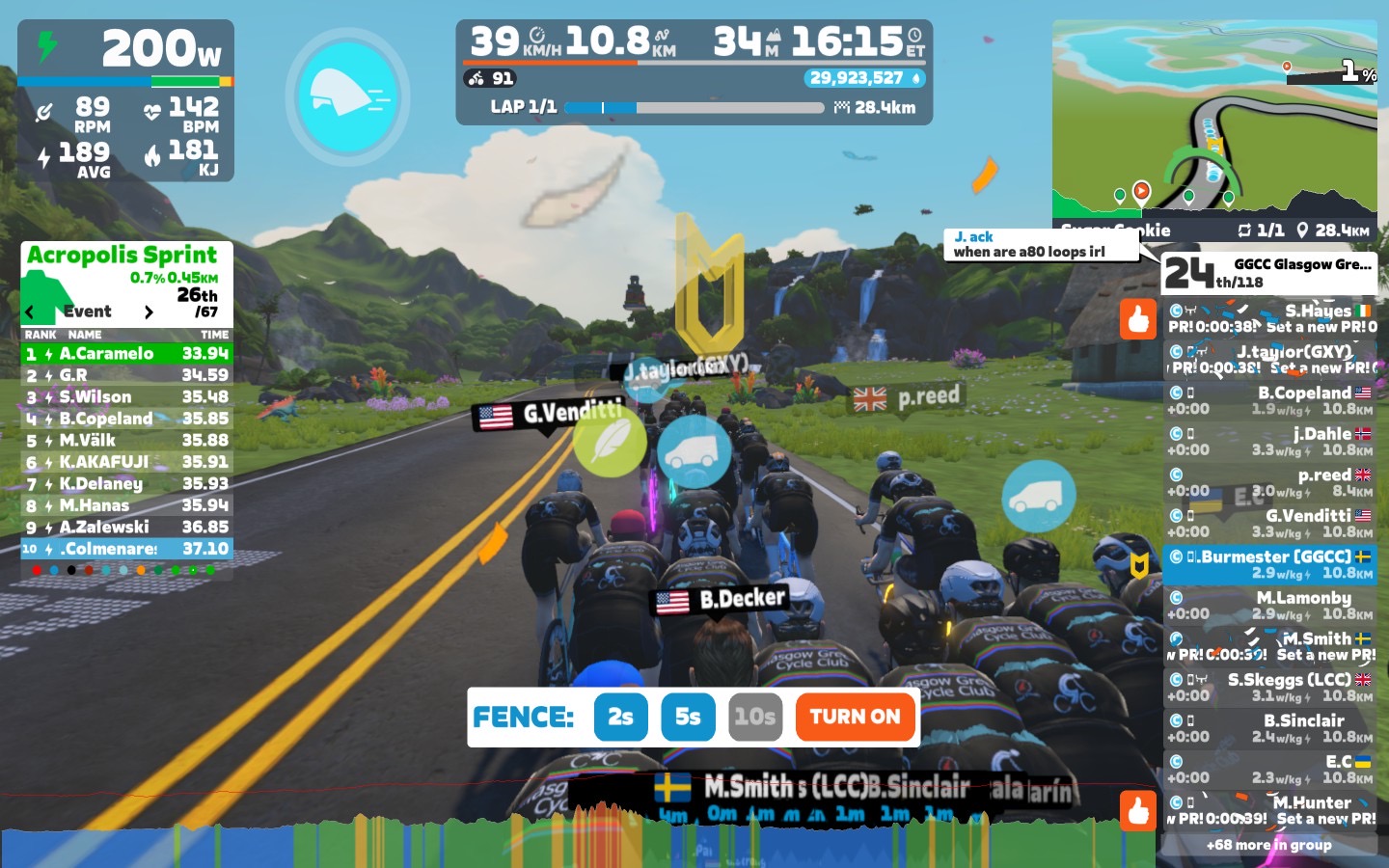Open the J.ack chat message bubble
This screenshot has width=1389, height=868.
tap(1040, 244)
